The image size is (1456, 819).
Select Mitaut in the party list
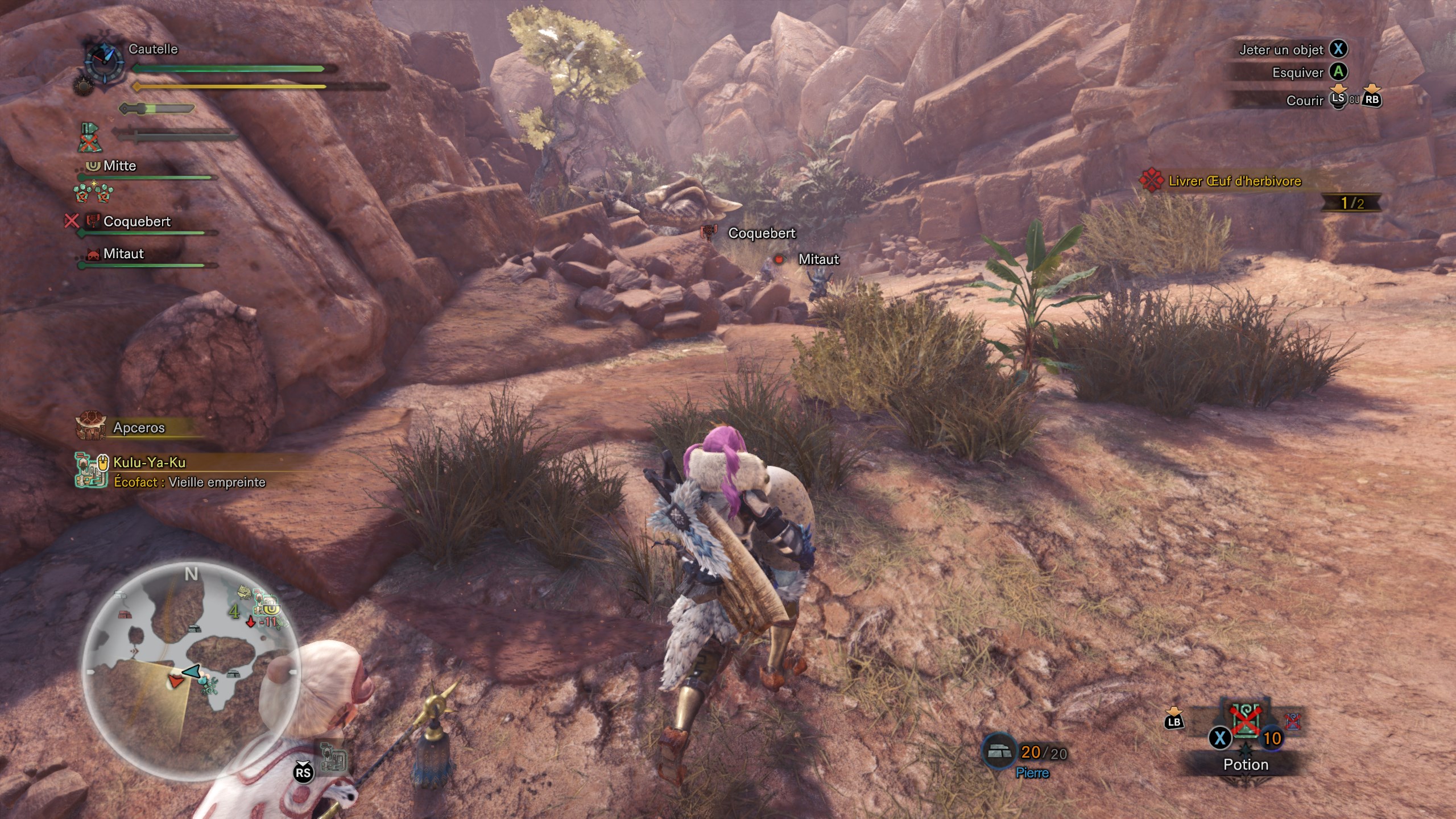click(123, 254)
